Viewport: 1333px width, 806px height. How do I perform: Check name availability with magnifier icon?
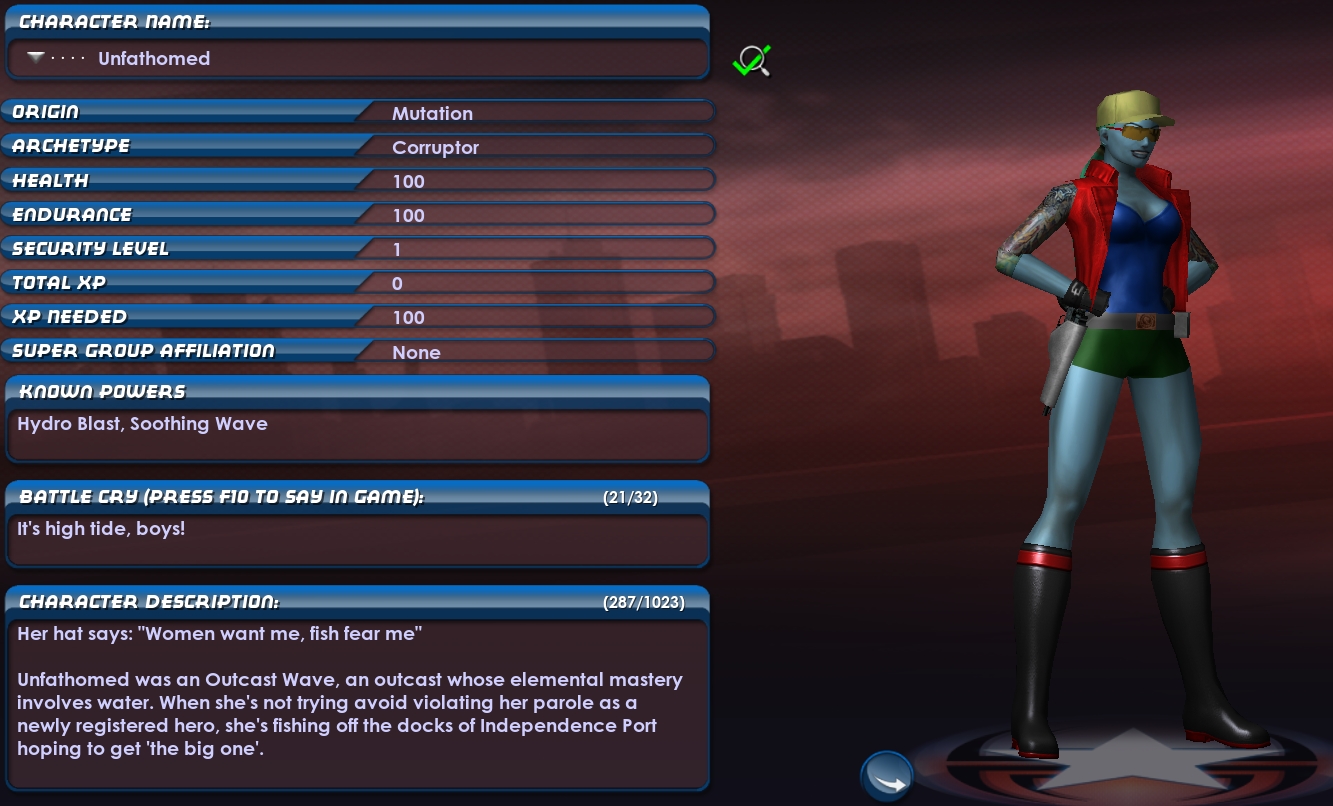click(751, 61)
